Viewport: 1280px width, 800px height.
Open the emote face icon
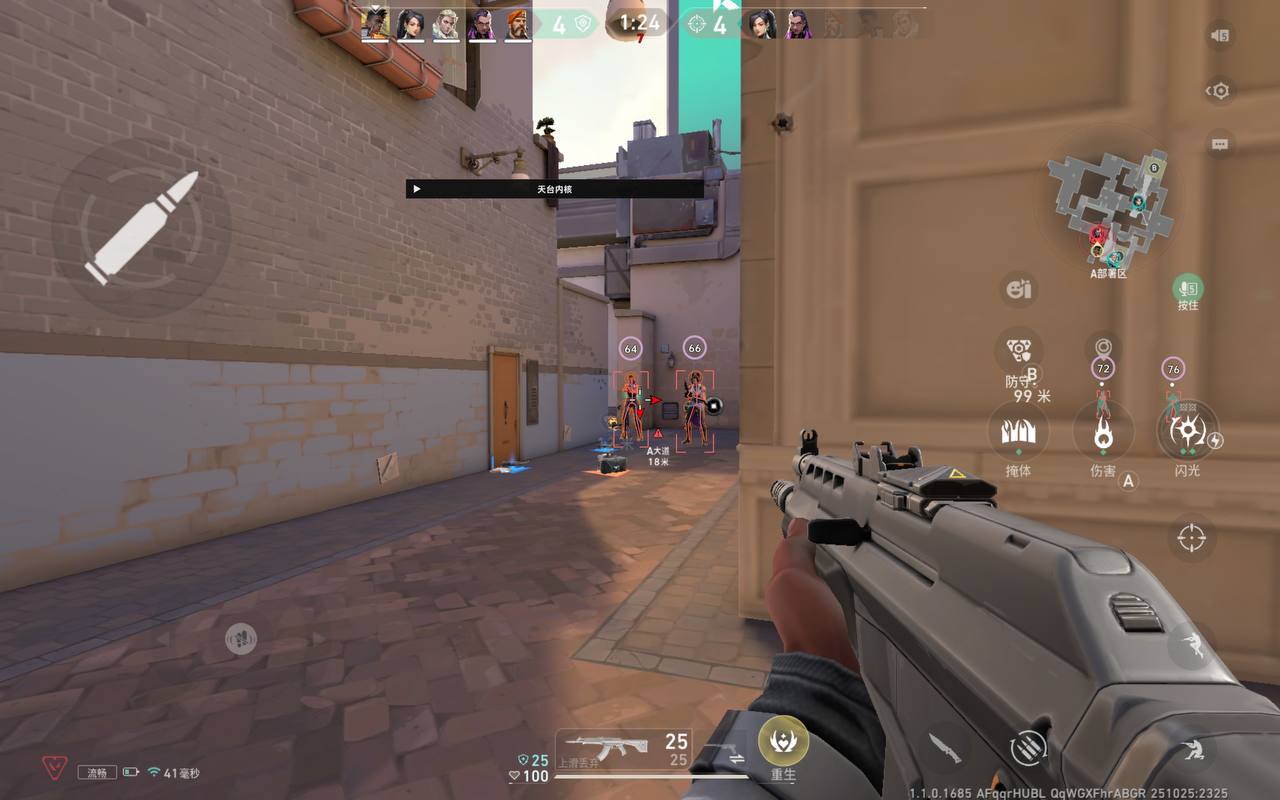coord(1018,290)
